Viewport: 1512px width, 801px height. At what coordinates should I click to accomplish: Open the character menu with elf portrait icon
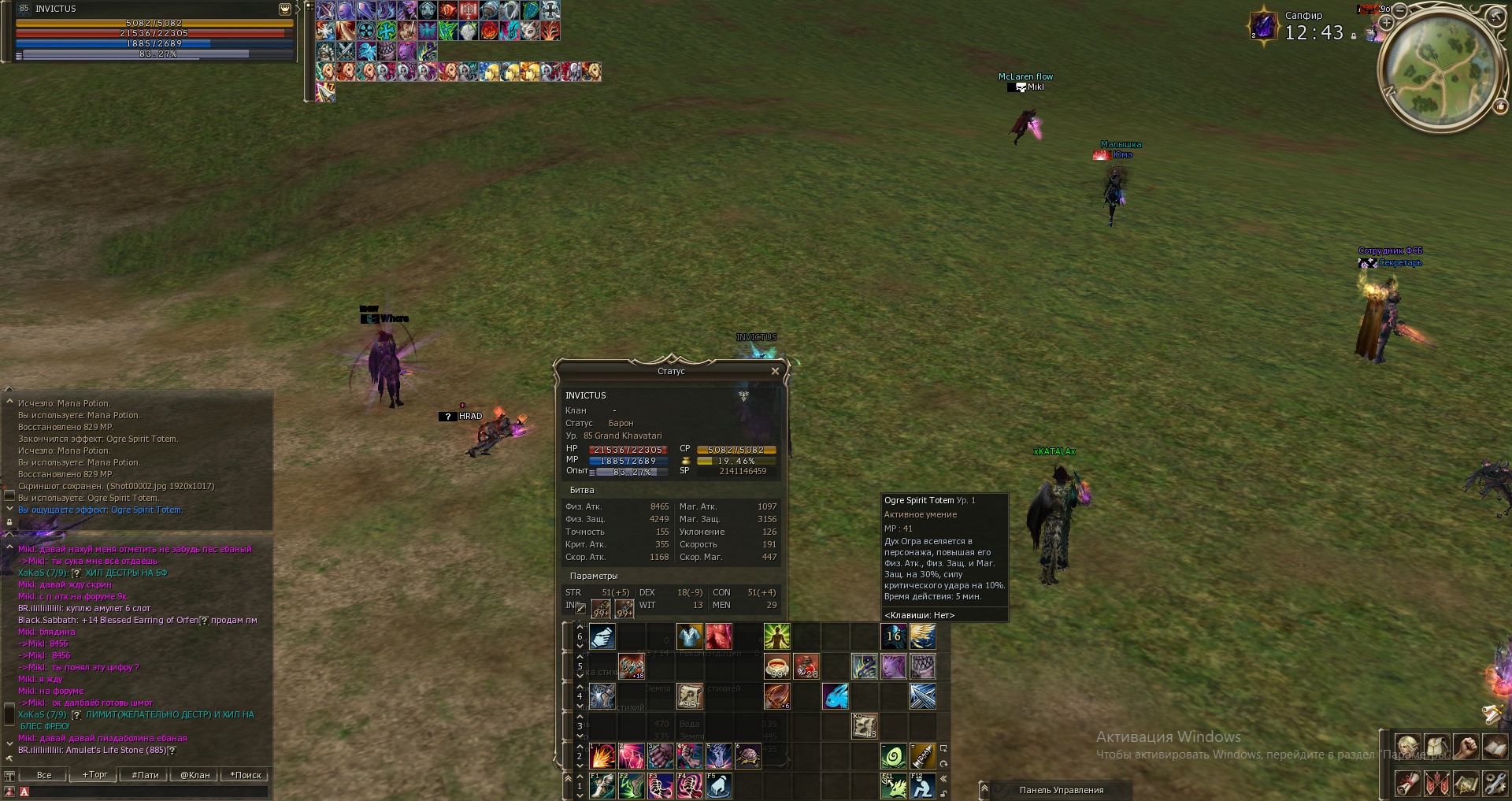(x=1407, y=746)
